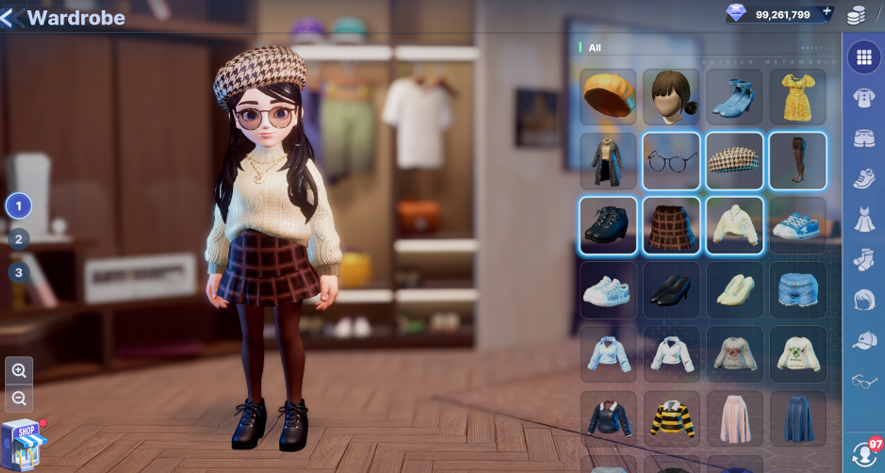
Task: Open the coin stack currency icon
Action: [x=857, y=15]
